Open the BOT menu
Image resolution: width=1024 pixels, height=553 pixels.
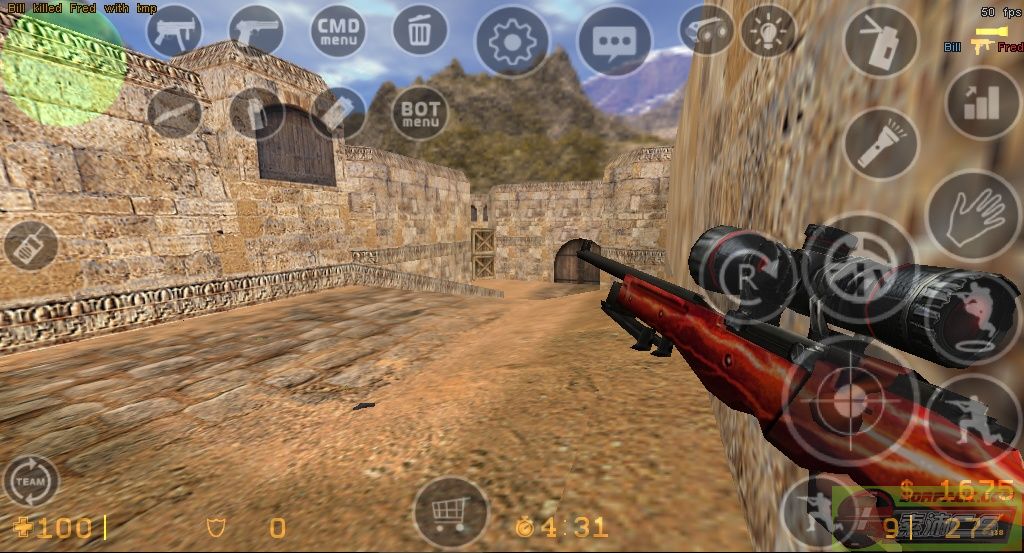pos(420,112)
